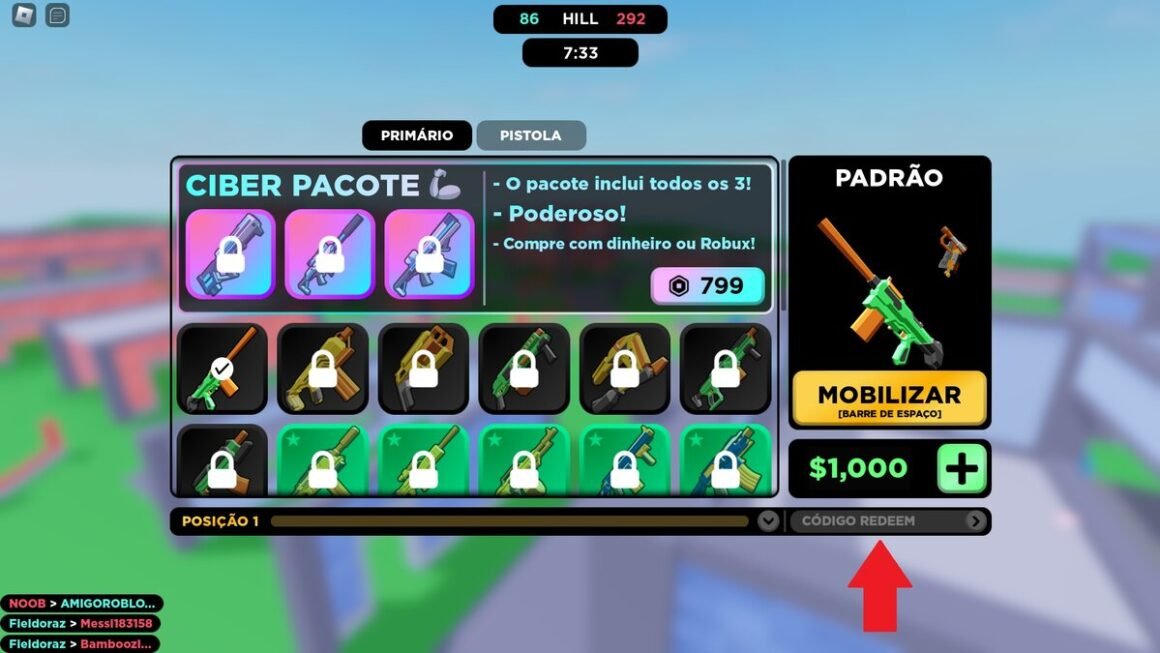Select the equipped green rifle with checkmark

point(222,369)
